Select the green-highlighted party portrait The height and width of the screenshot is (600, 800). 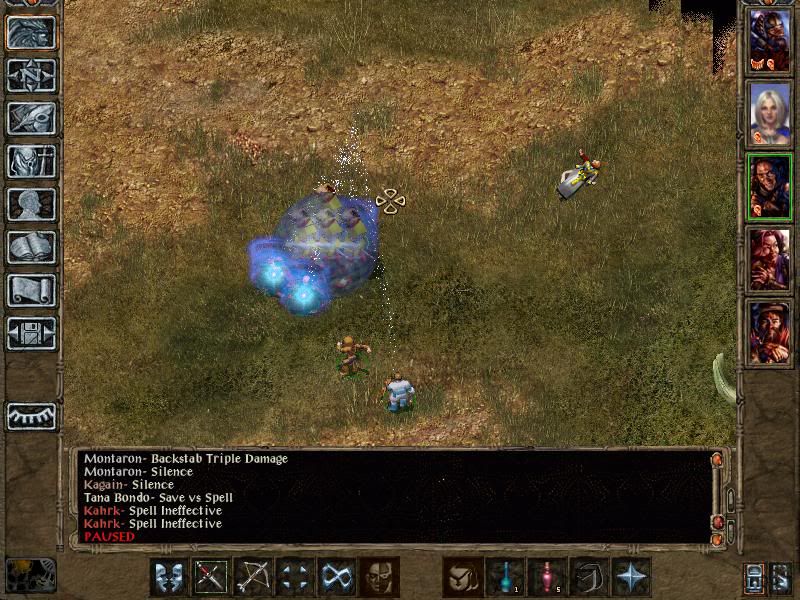tap(769, 186)
